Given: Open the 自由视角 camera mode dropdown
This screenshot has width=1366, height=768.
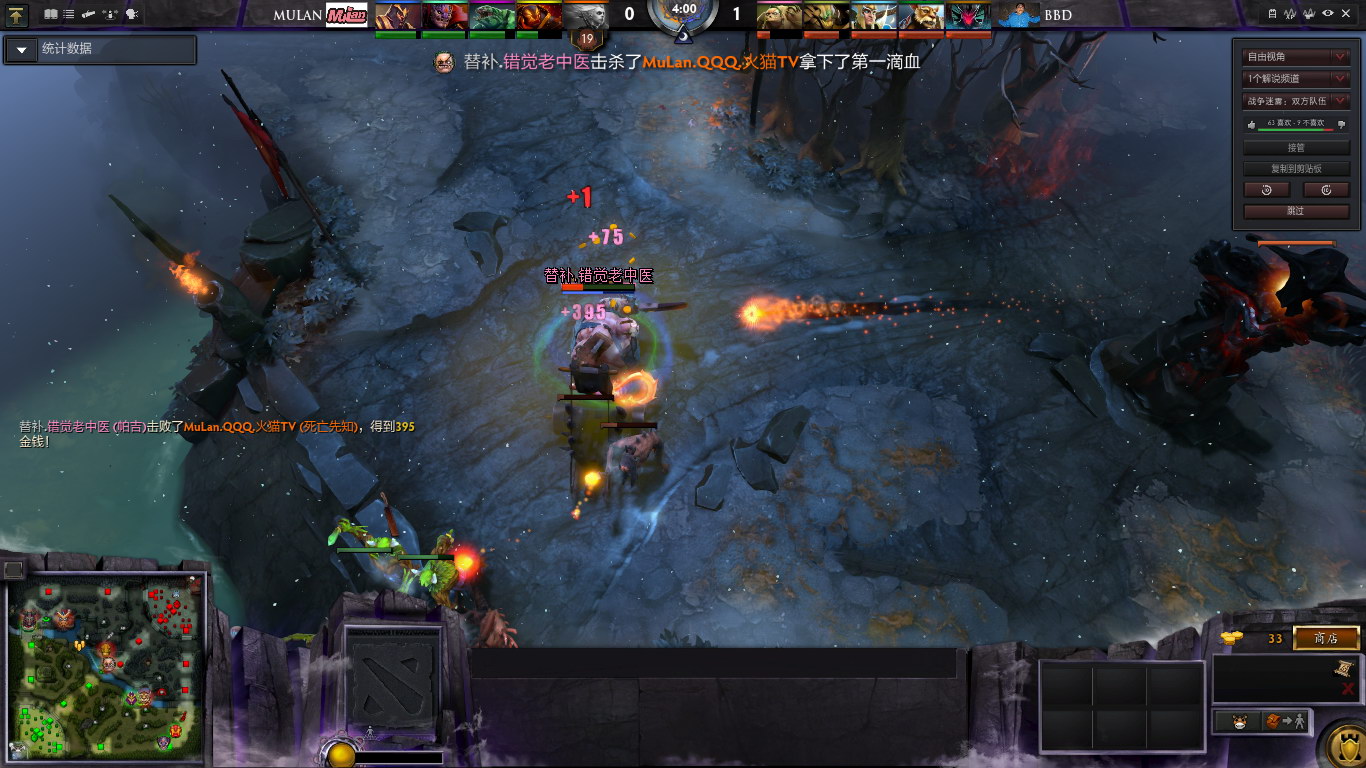Looking at the screenshot, I should point(1296,57).
